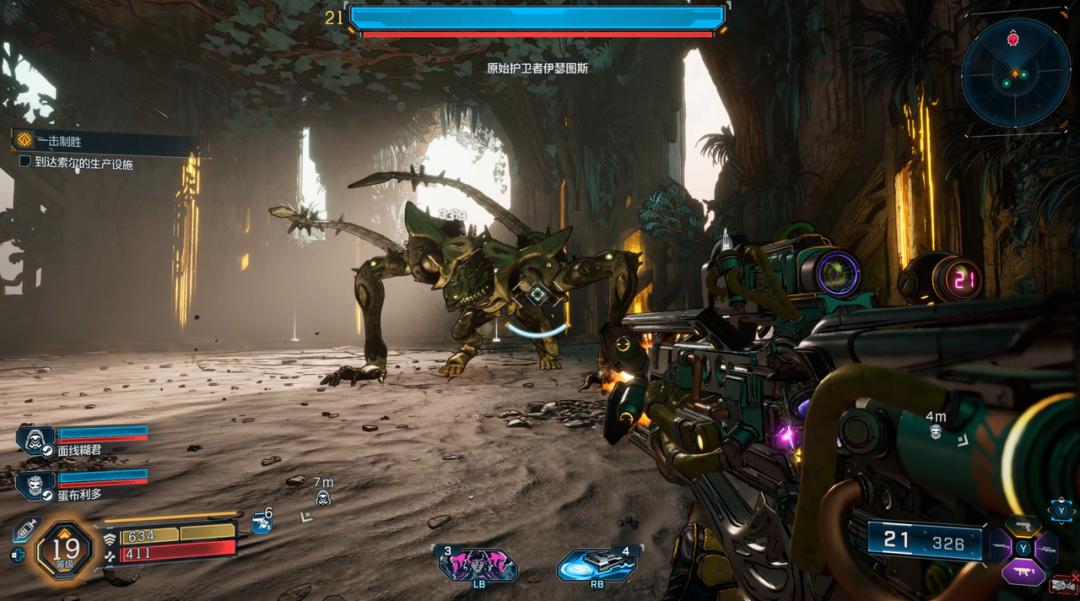
Task: Click the circular minimap radar
Action: [x=1015, y=74]
